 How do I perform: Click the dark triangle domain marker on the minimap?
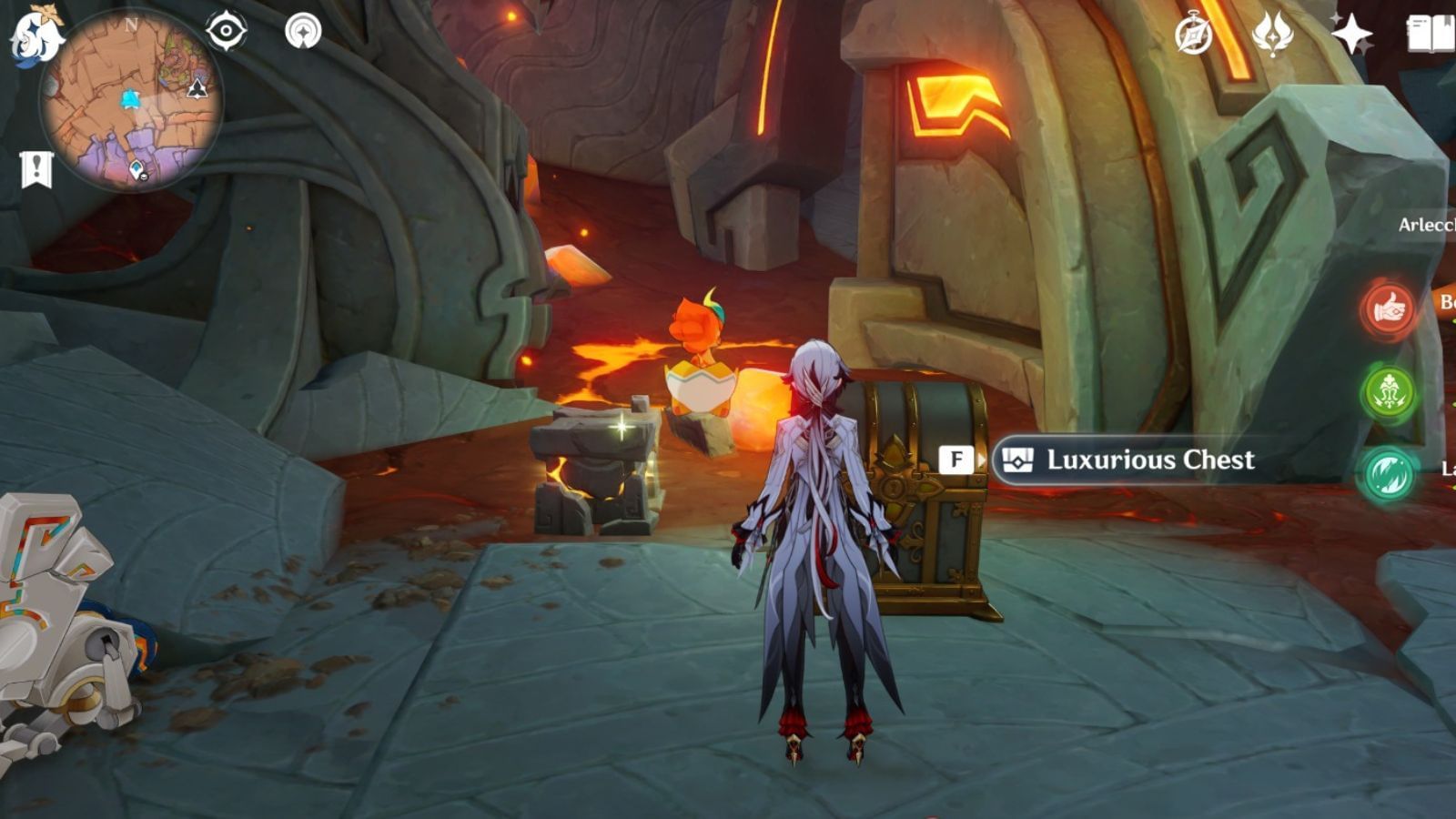click(197, 88)
